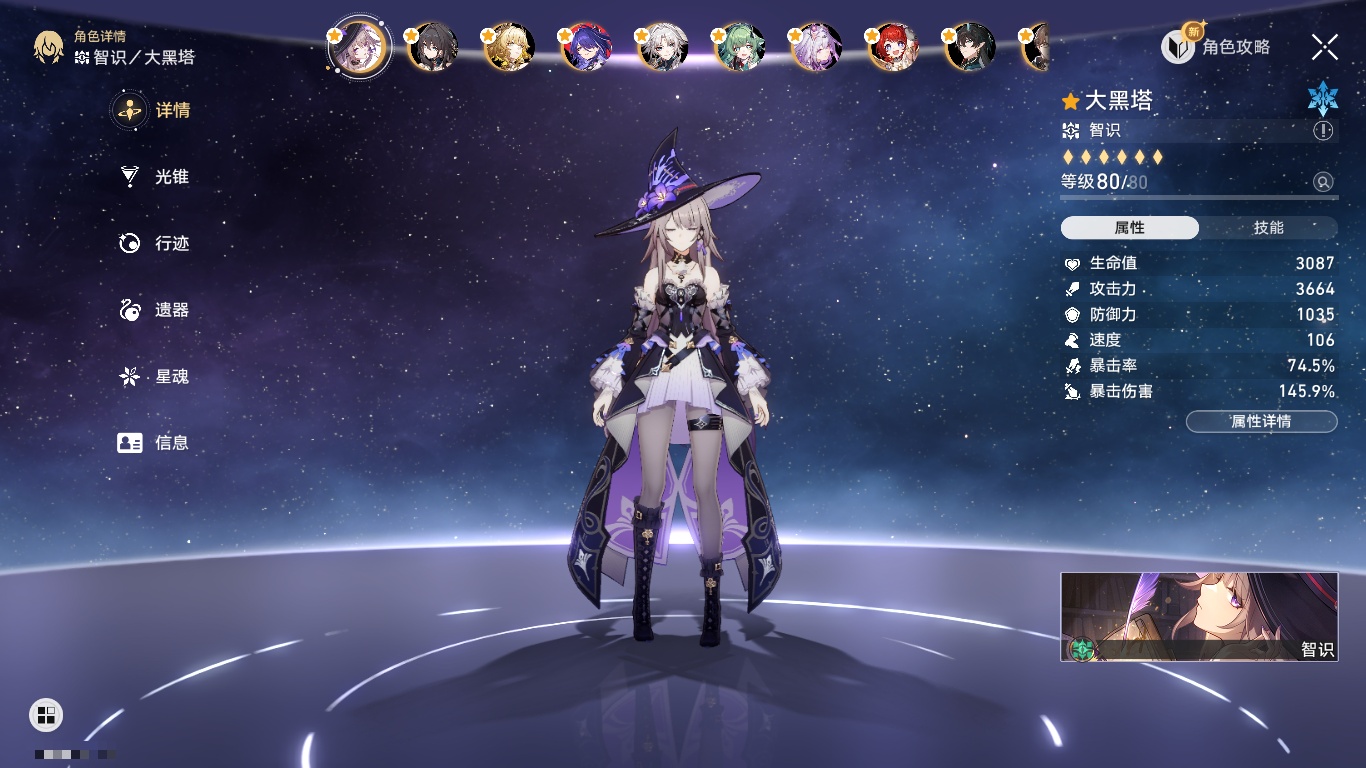The image size is (1366, 768).
Task: Click the ice element snowflake icon
Action: tap(1322, 98)
